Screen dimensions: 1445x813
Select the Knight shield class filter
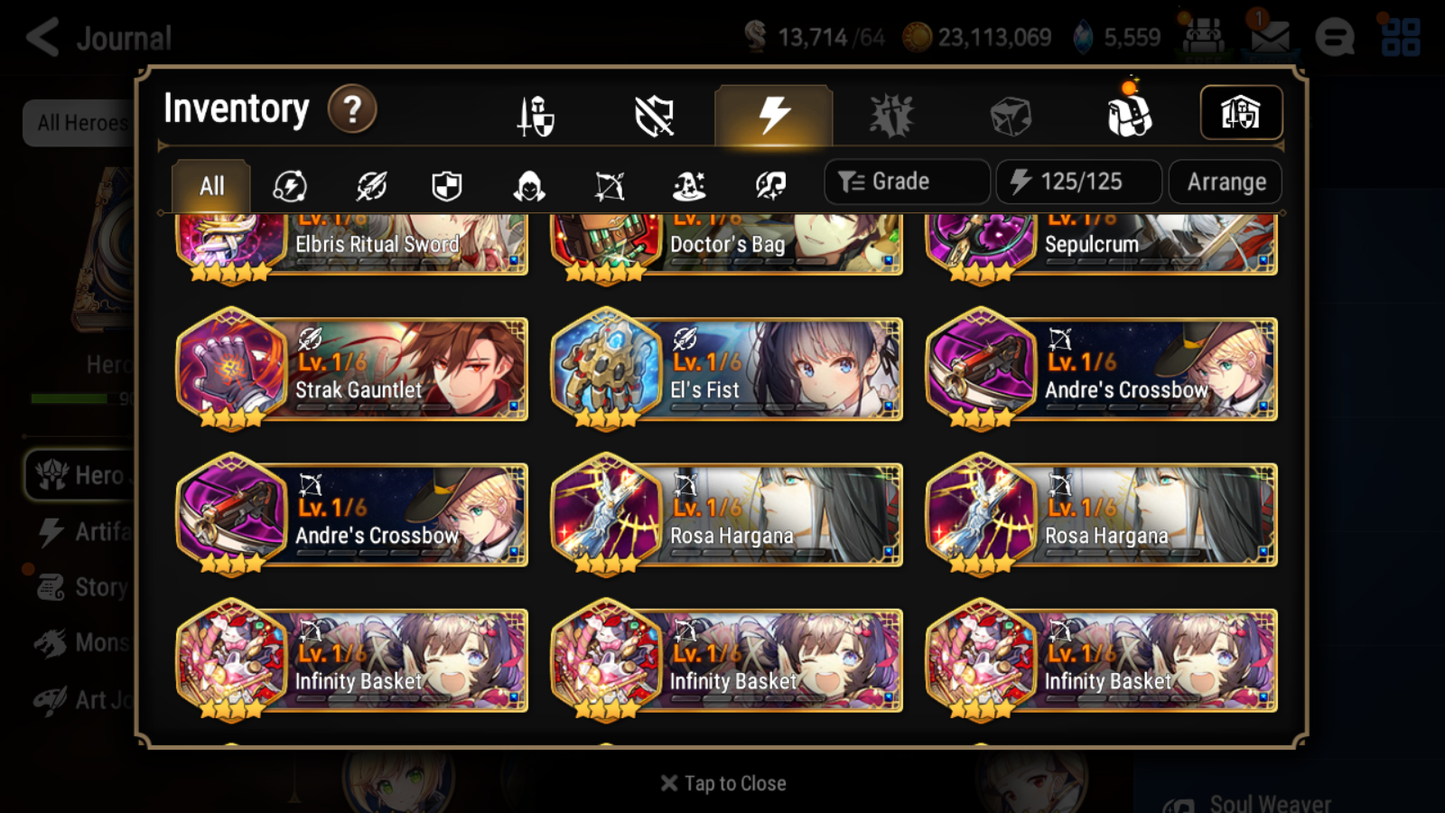447,184
